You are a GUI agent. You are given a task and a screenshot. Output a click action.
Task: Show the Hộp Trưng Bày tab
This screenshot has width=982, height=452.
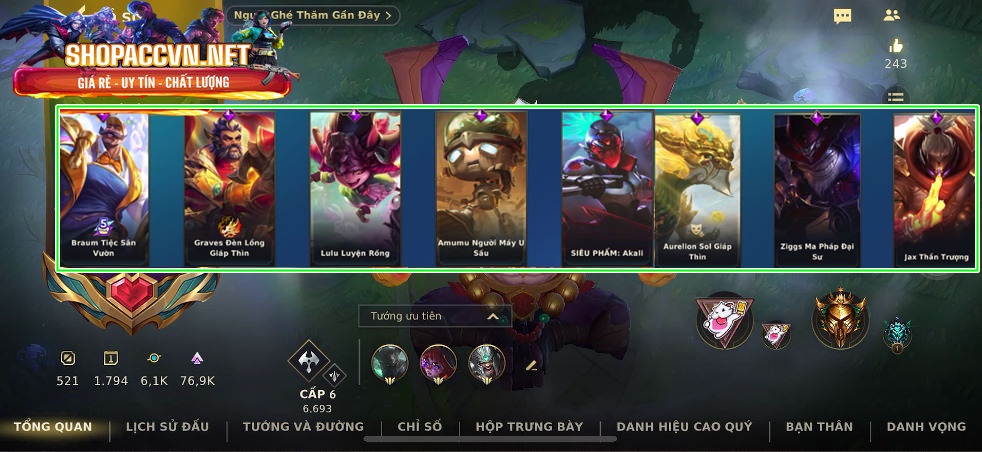click(529, 427)
